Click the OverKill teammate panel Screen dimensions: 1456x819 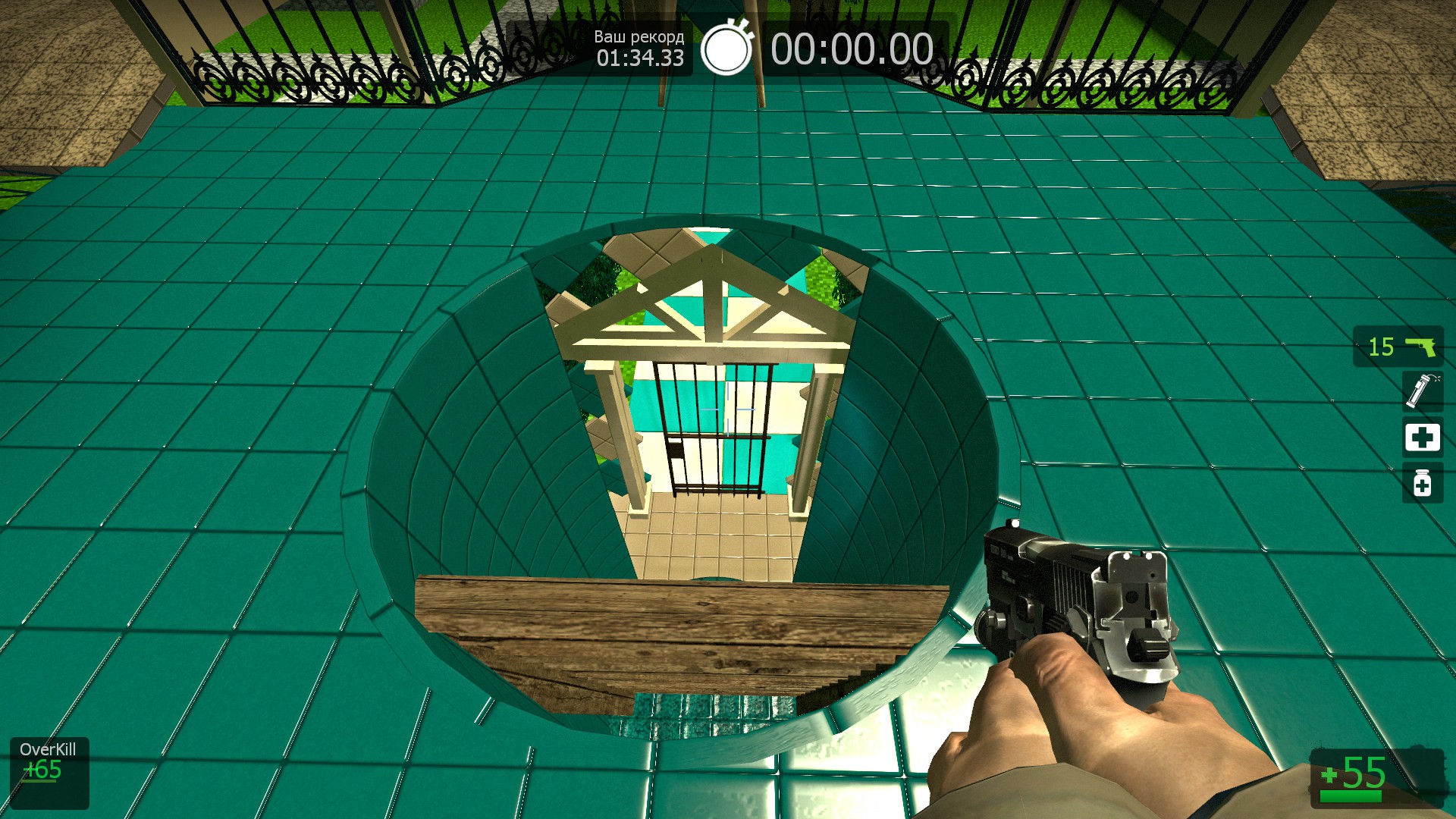tap(49, 772)
